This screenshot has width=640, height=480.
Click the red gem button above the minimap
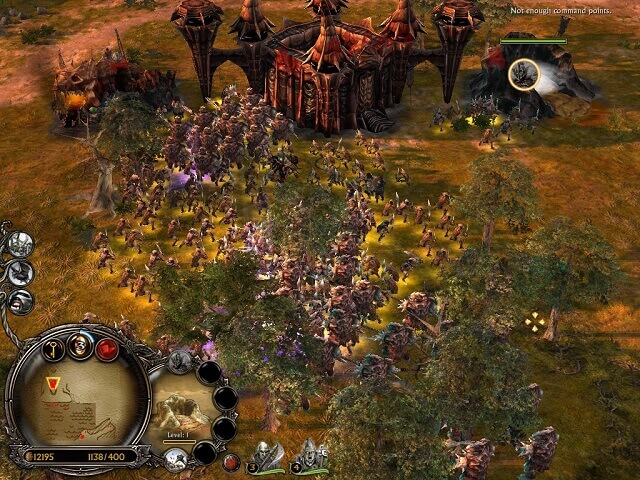(x=107, y=349)
